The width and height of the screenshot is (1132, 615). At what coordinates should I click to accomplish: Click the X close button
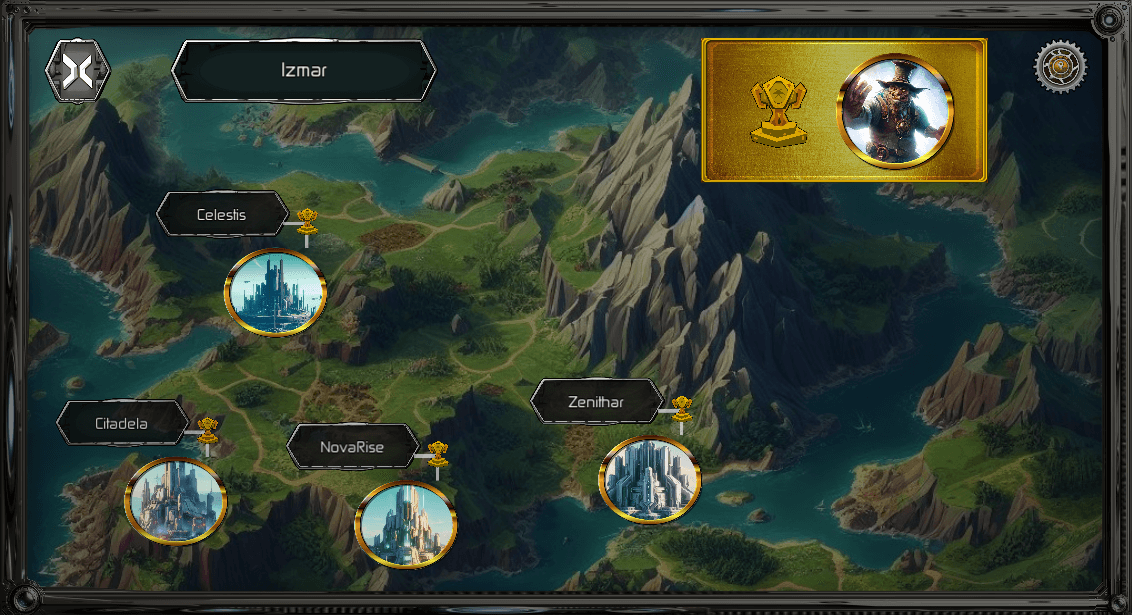coord(78,70)
